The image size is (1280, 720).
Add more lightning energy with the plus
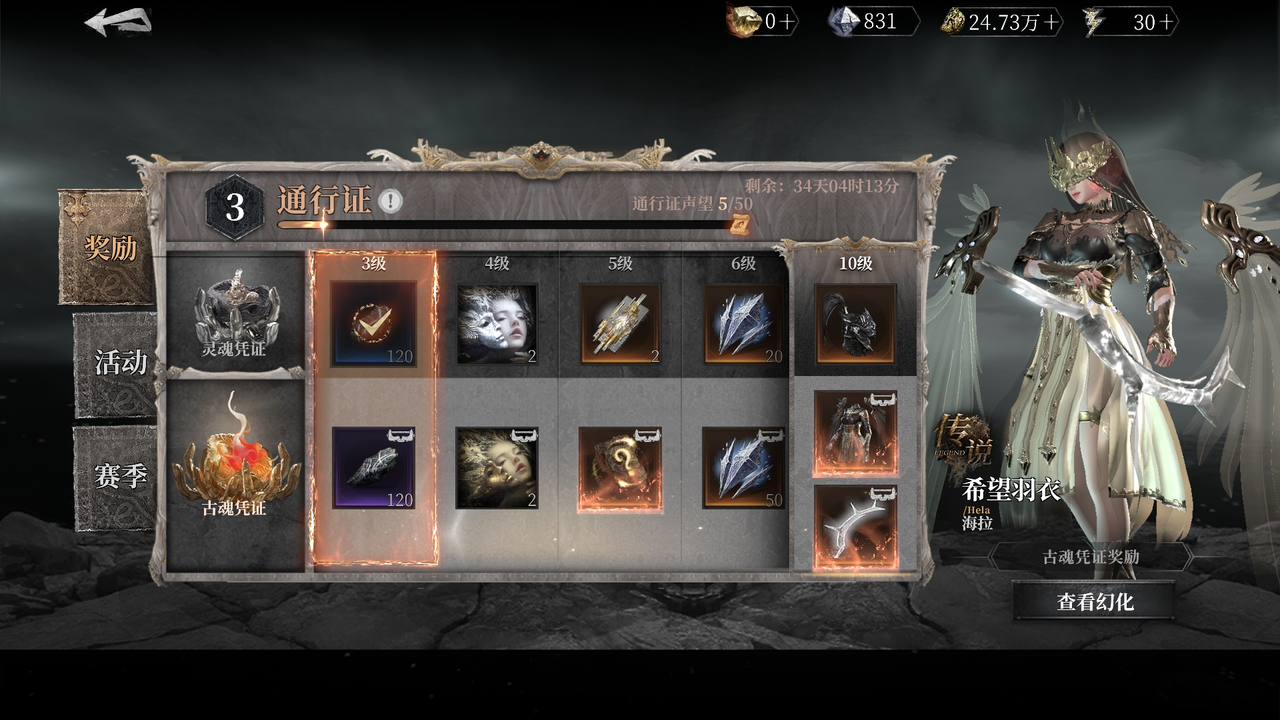pyautogui.click(x=1166, y=22)
